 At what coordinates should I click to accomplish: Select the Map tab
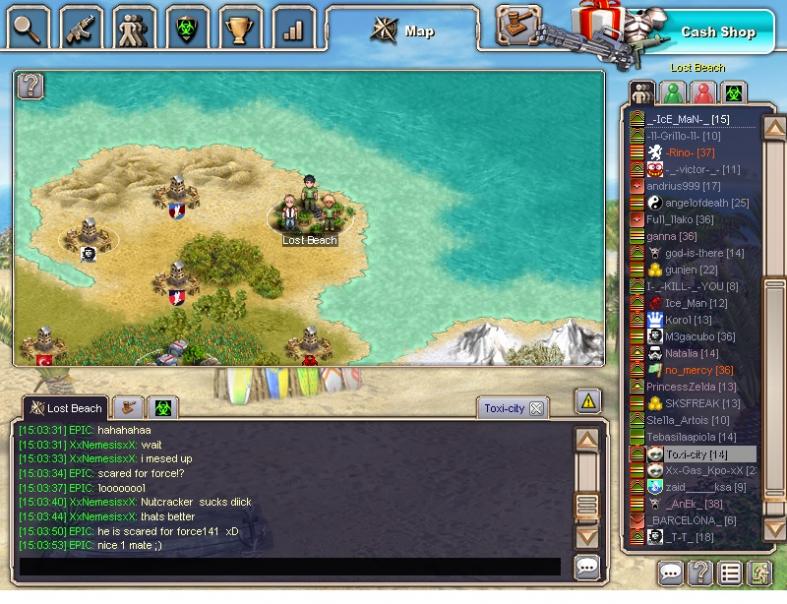point(408,31)
